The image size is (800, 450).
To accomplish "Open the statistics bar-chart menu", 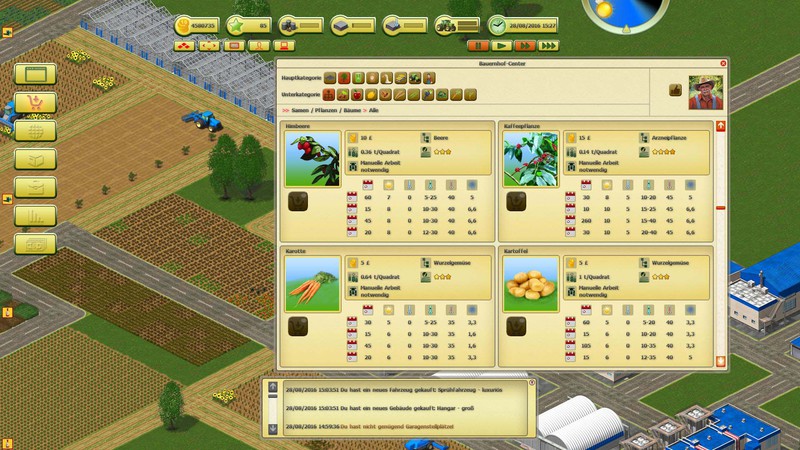I will click(35, 214).
